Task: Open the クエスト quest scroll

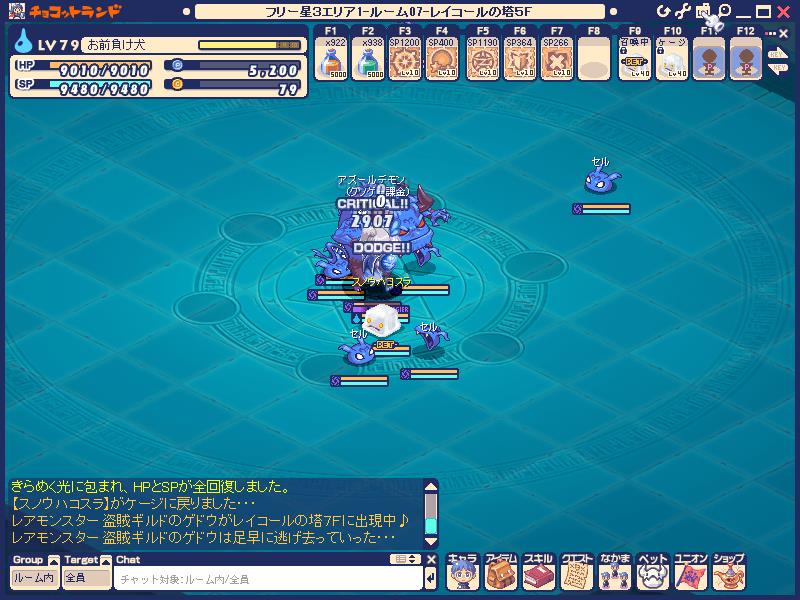Action: 576,572
